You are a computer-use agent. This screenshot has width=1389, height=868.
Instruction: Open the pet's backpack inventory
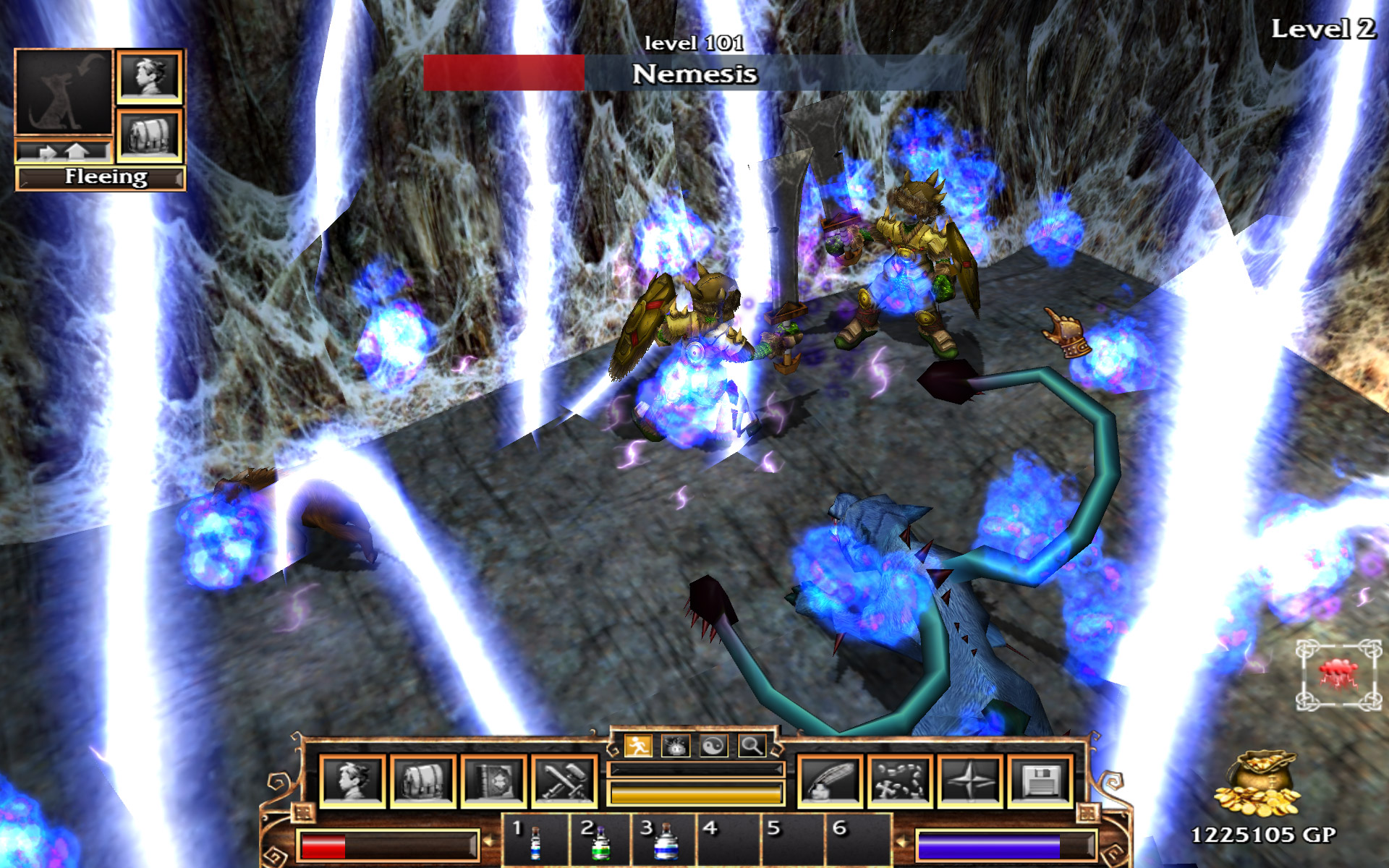(150, 135)
